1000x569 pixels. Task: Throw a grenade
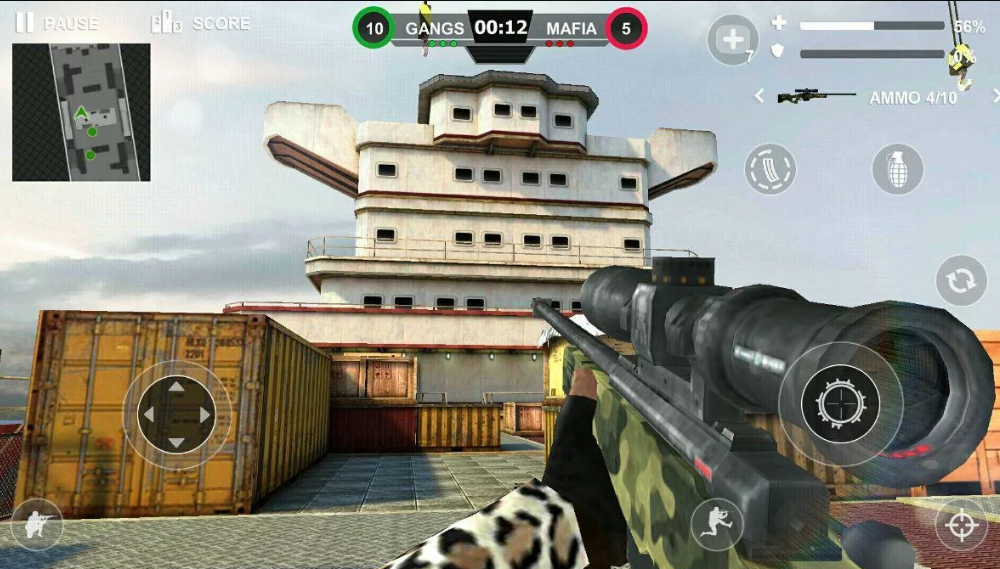point(897,169)
